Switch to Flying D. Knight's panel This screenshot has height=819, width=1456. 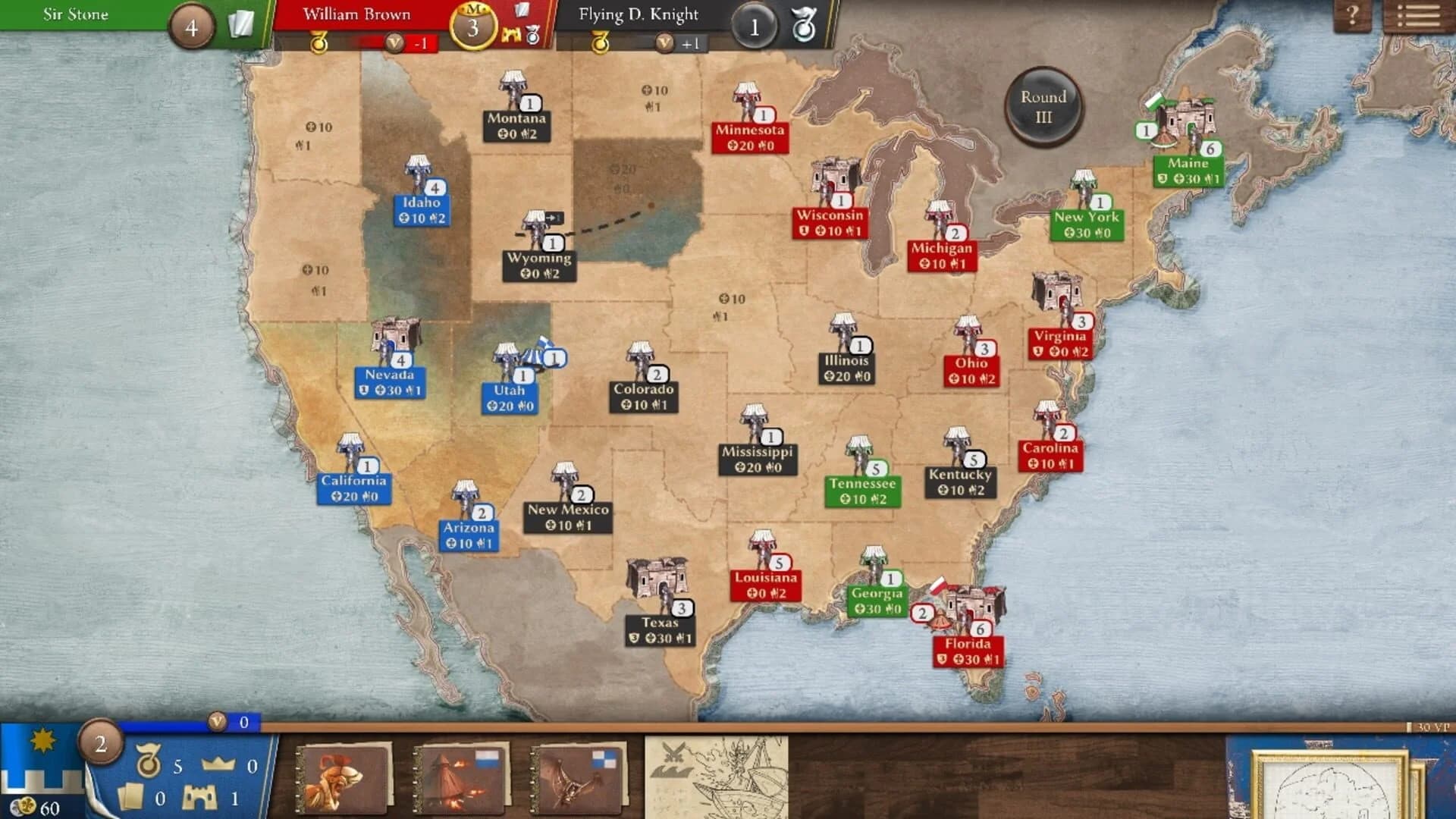tap(639, 14)
